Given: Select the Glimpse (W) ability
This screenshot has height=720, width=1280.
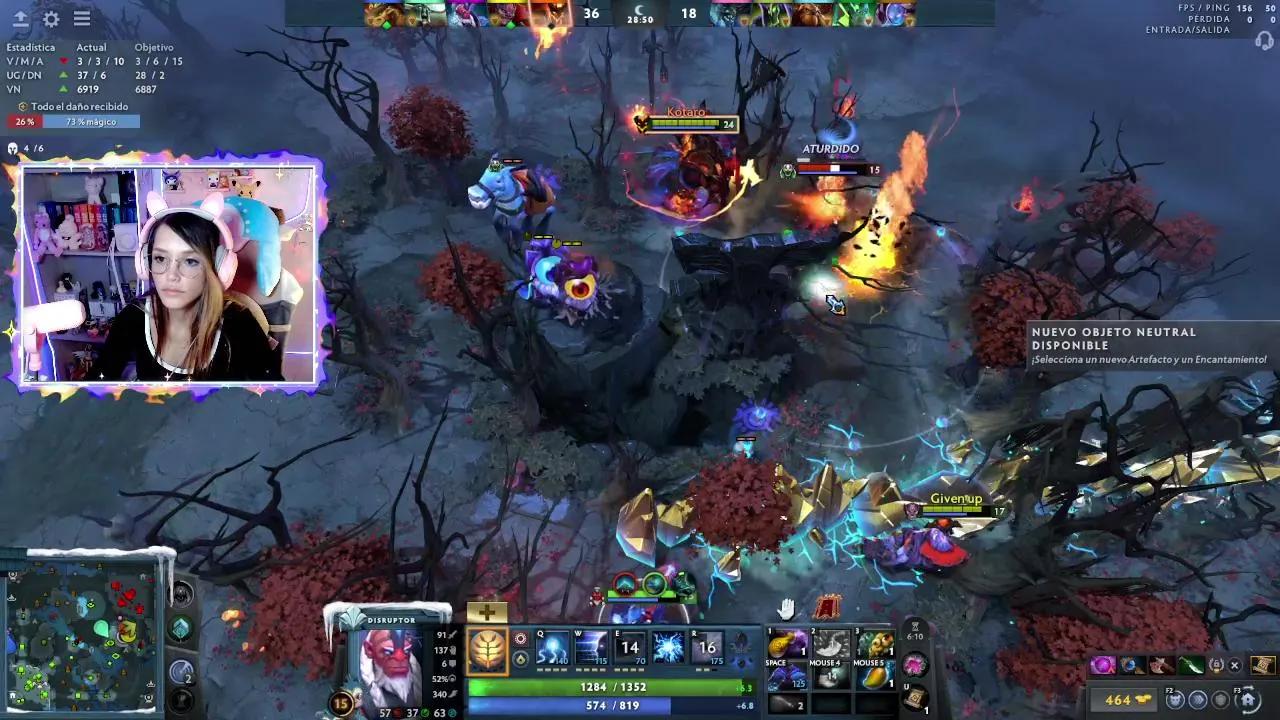Looking at the screenshot, I should [x=591, y=648].
